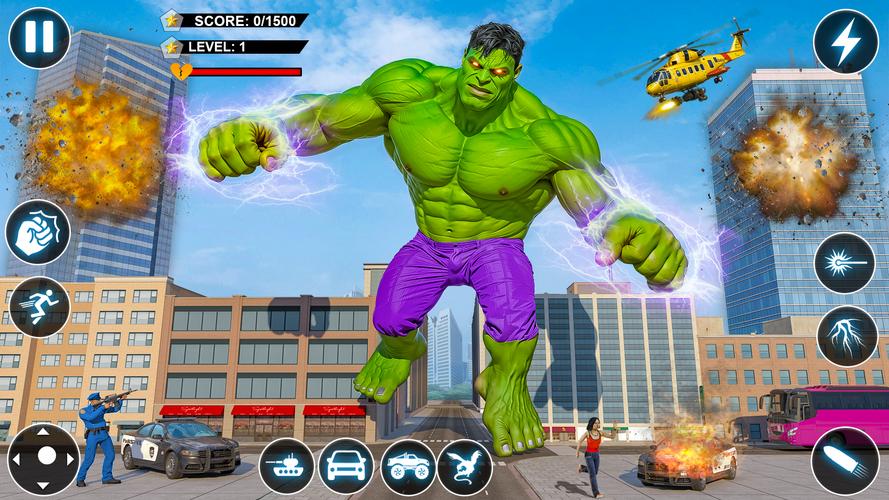
Task: Transform into the tank
Action: pos(287,466)
